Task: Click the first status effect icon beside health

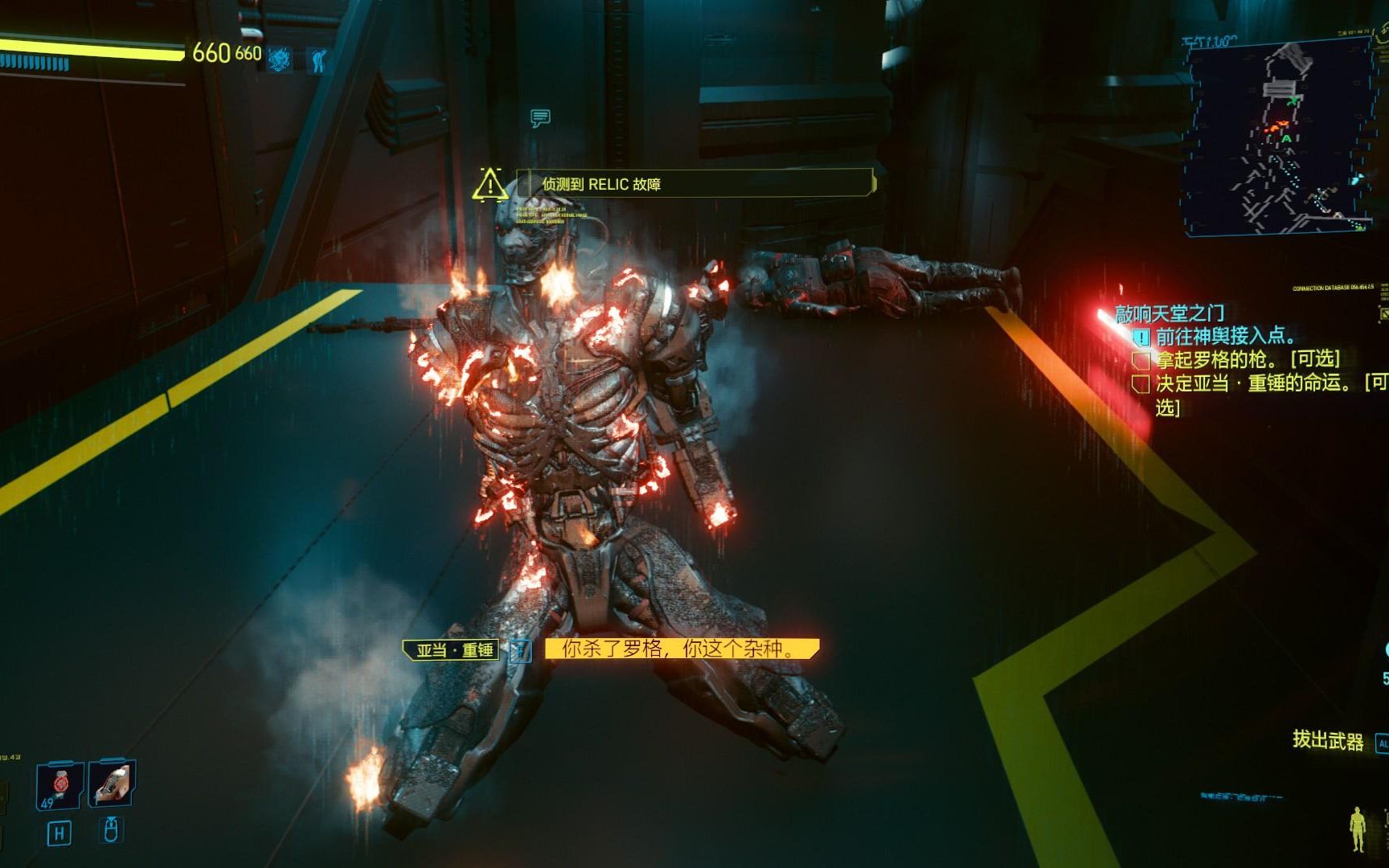Action: 280,59
